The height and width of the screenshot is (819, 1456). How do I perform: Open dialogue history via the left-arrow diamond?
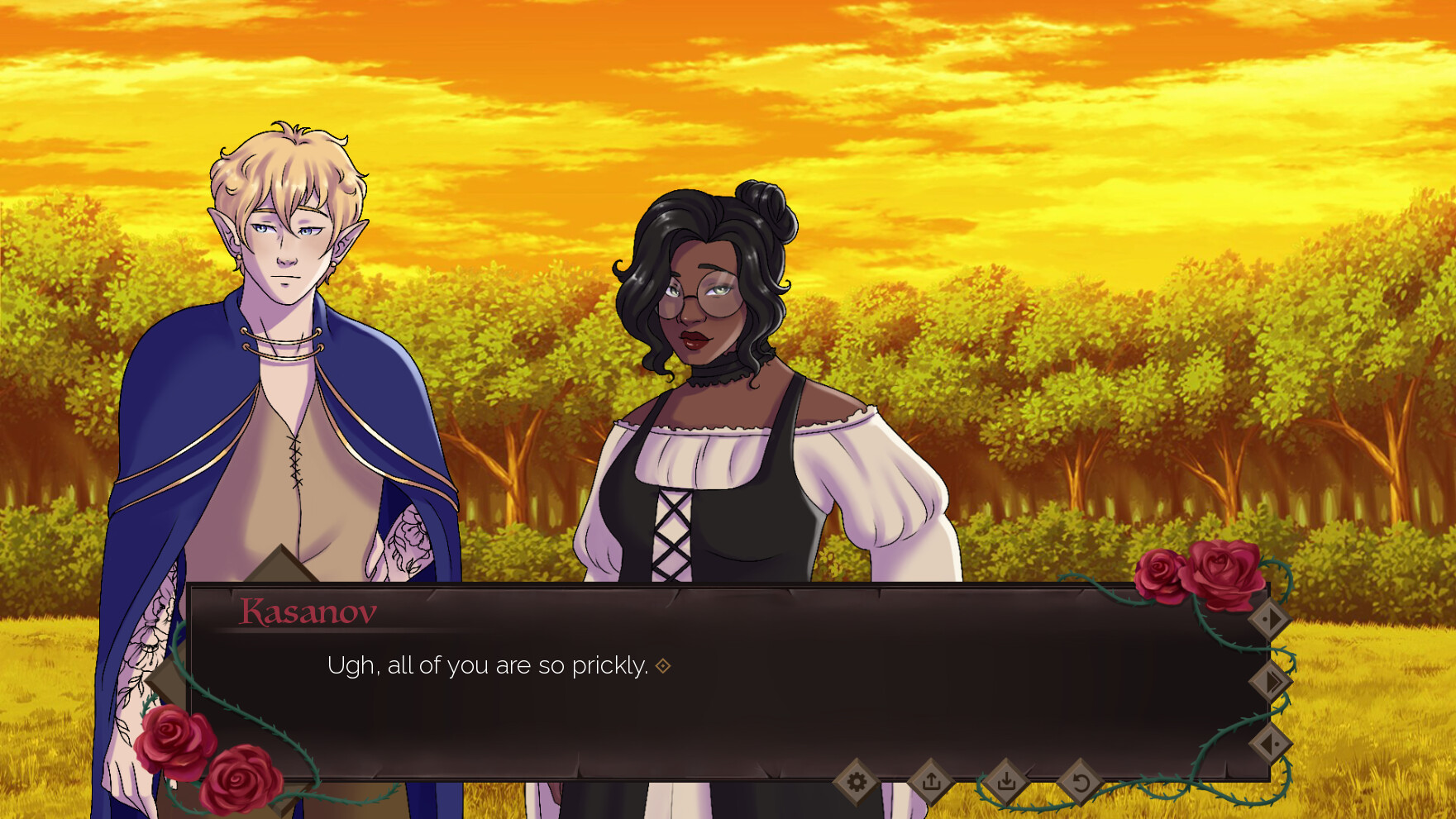click(x=1271, y=744)
